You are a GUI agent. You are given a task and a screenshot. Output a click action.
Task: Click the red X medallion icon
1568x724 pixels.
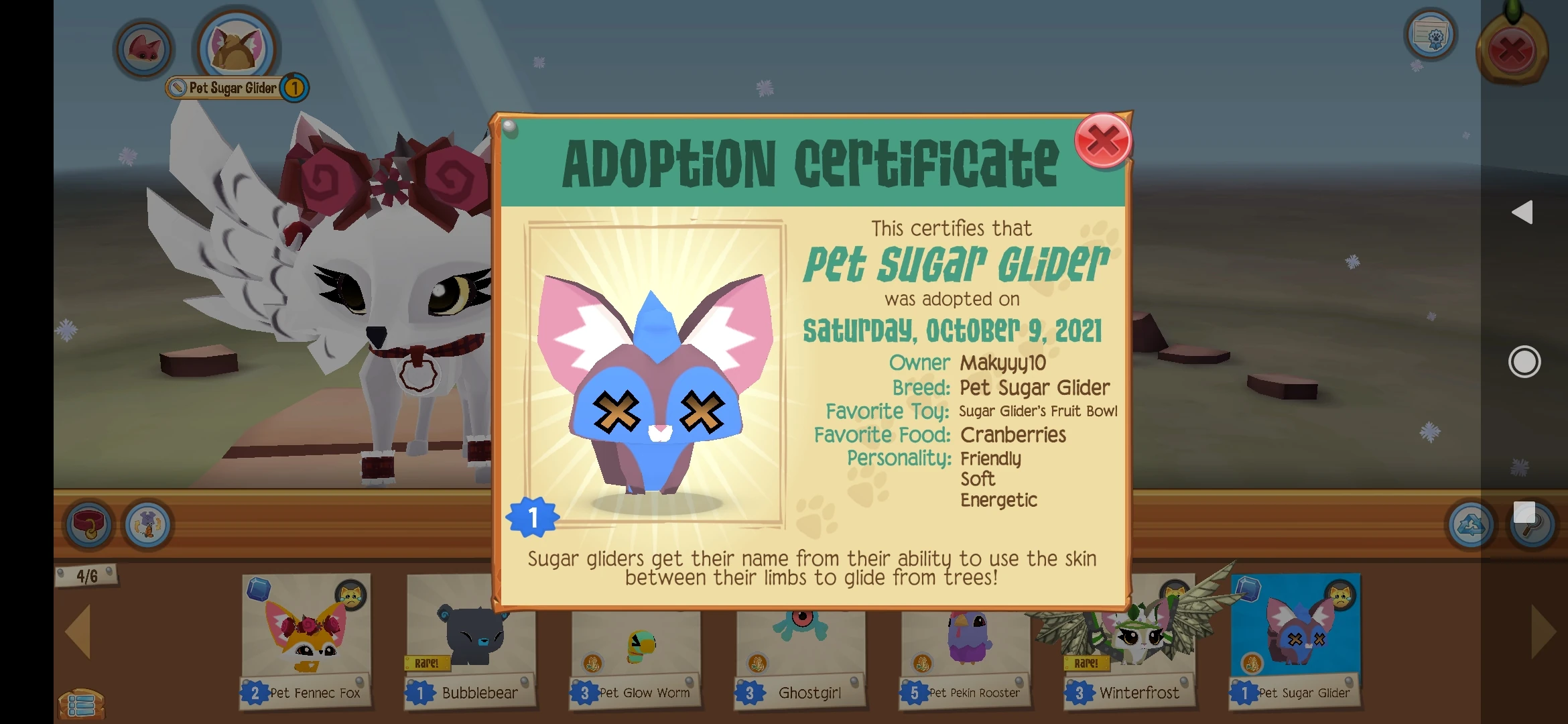click(x=1512, y=47)
